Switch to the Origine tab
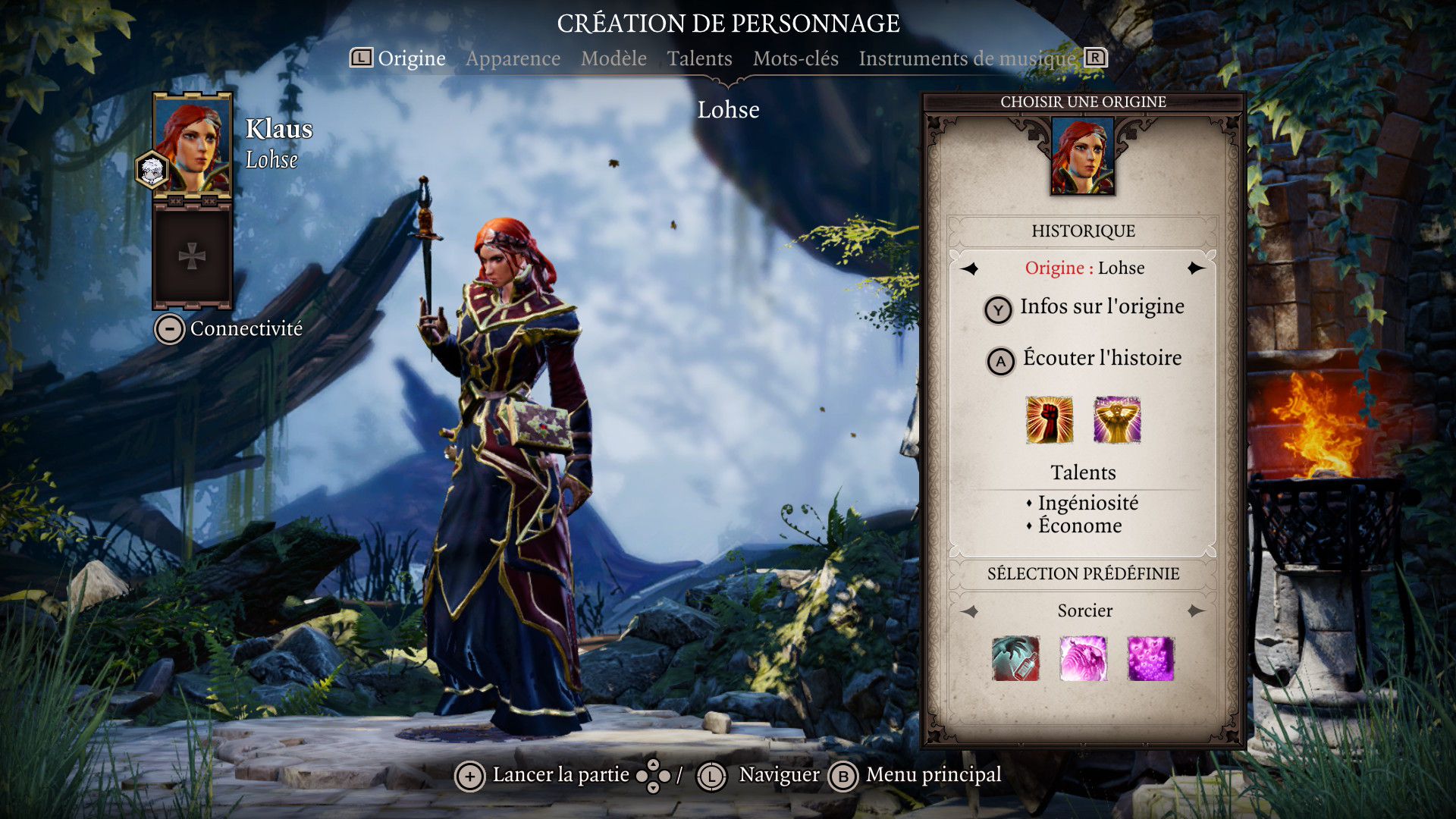This screenshot has height=819, width=1456. pos(411,58)
